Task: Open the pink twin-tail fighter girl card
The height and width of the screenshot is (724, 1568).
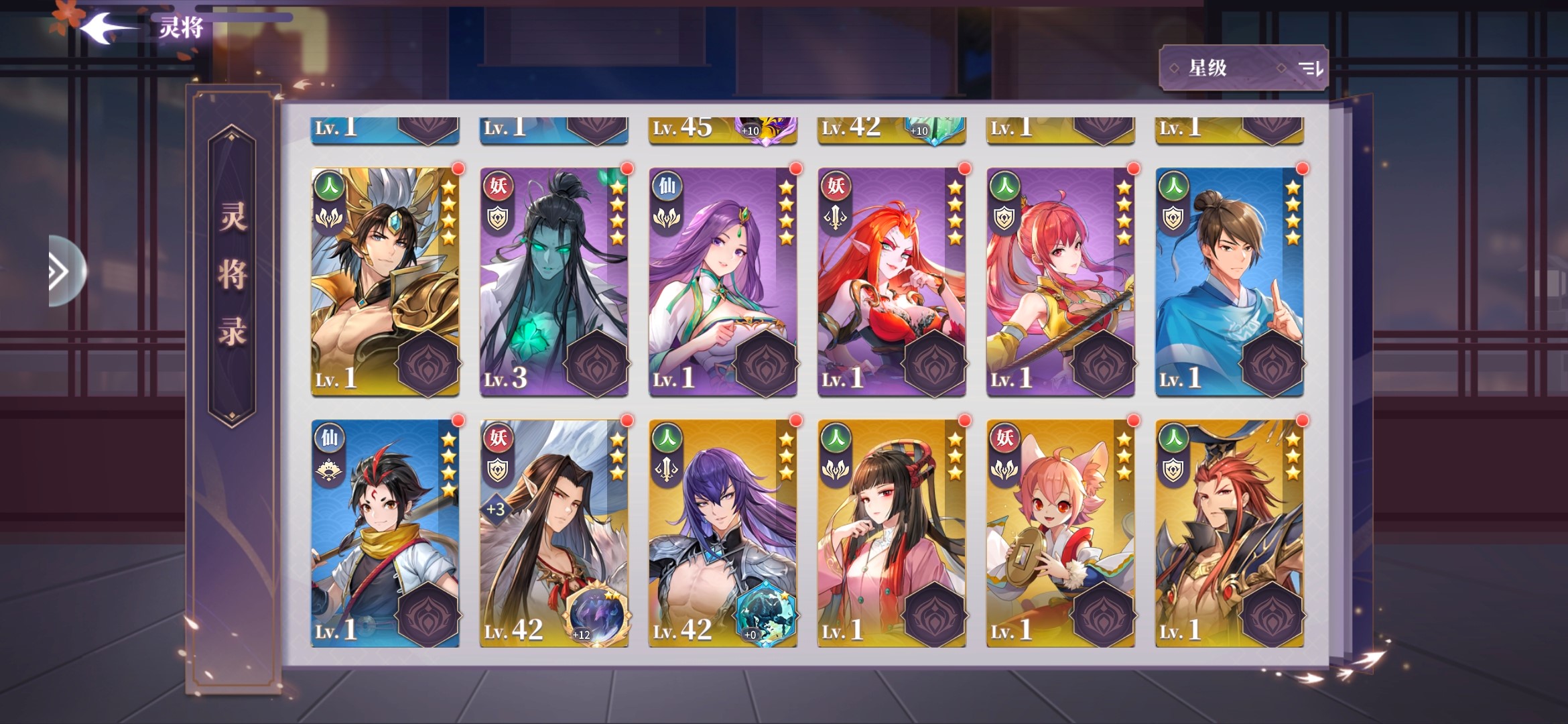Action: (x=1061, y=282)
